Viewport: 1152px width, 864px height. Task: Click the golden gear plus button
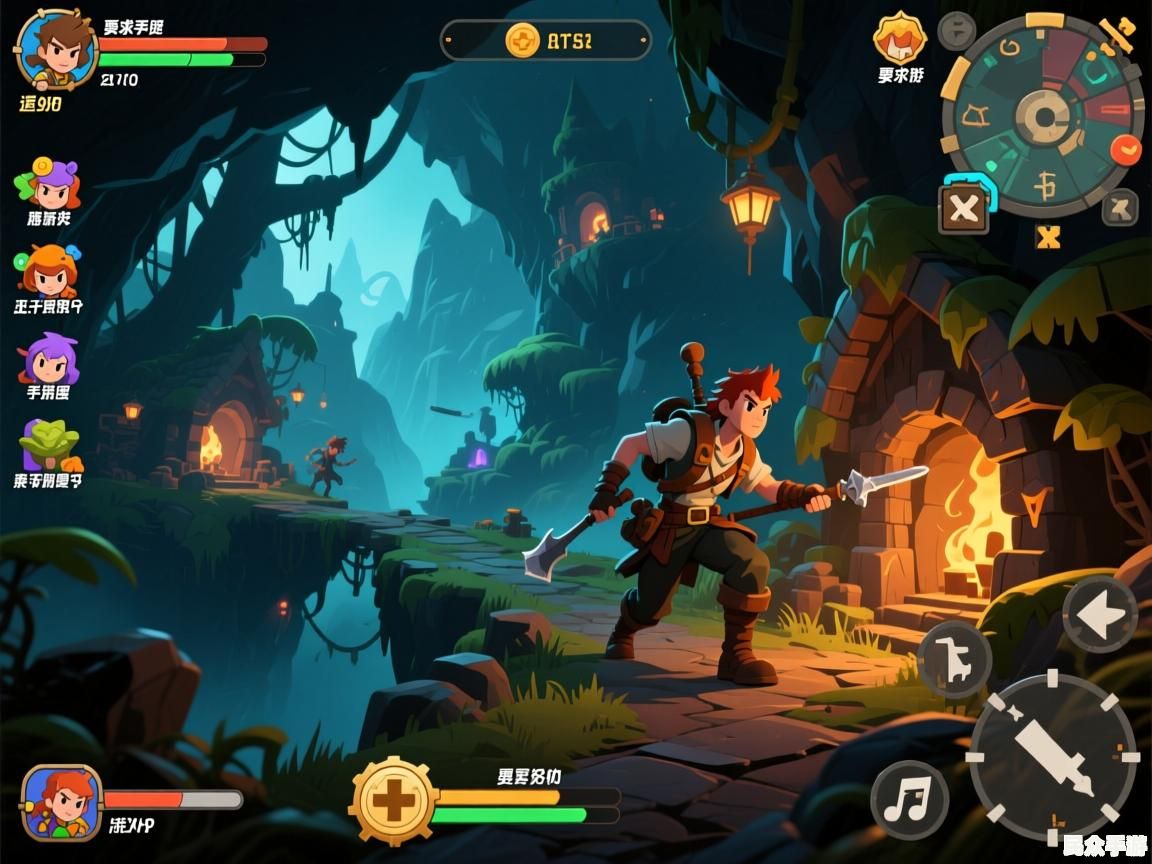394,802
